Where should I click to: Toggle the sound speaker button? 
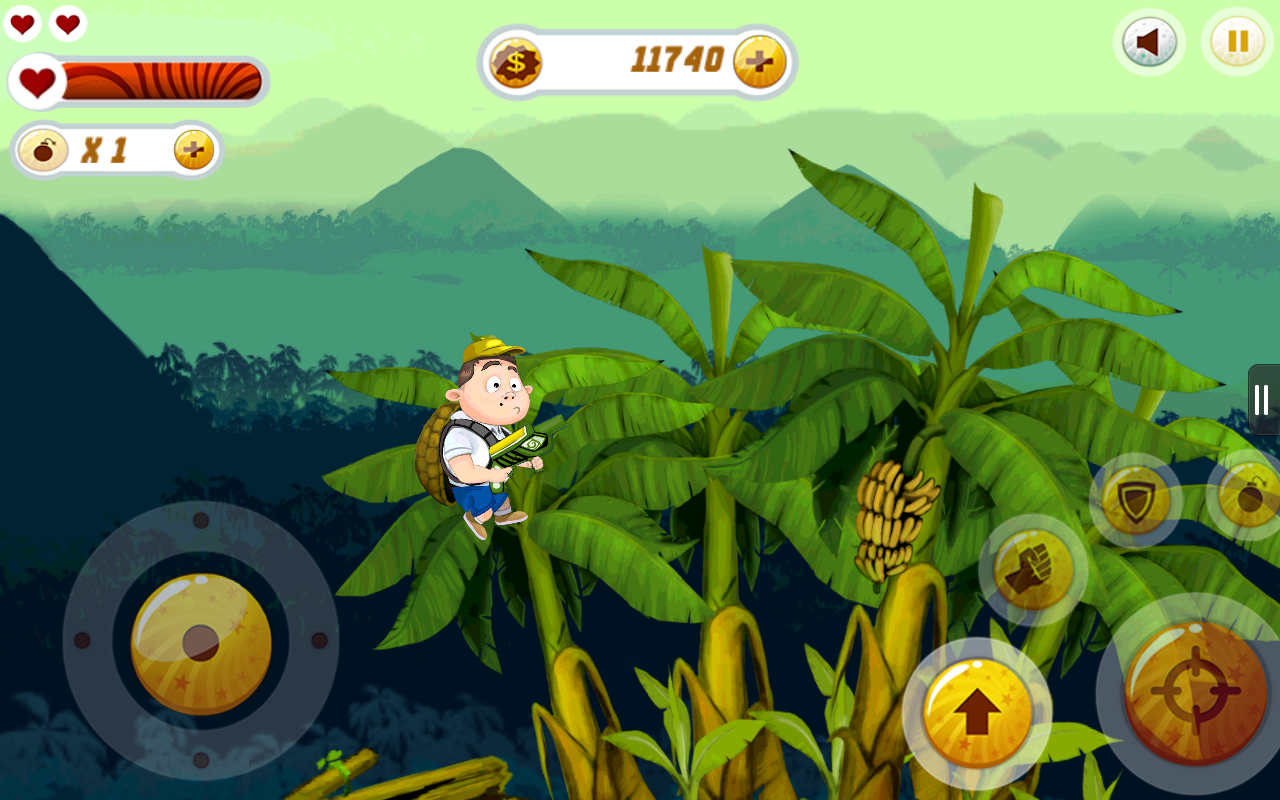(x=1149, y=43)
